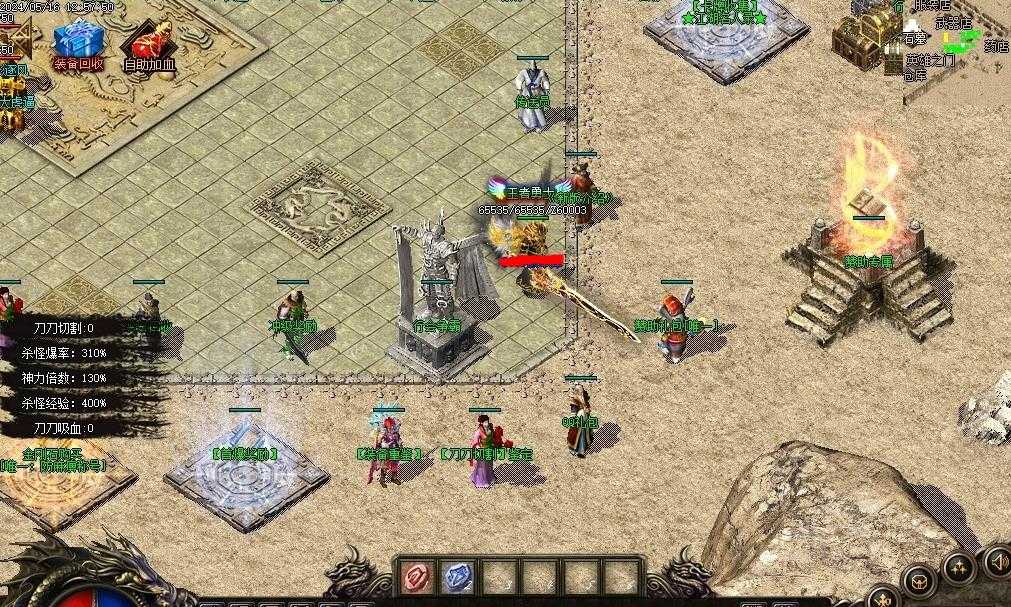Click the round three-arrow group button

click(x=958, y=569)
